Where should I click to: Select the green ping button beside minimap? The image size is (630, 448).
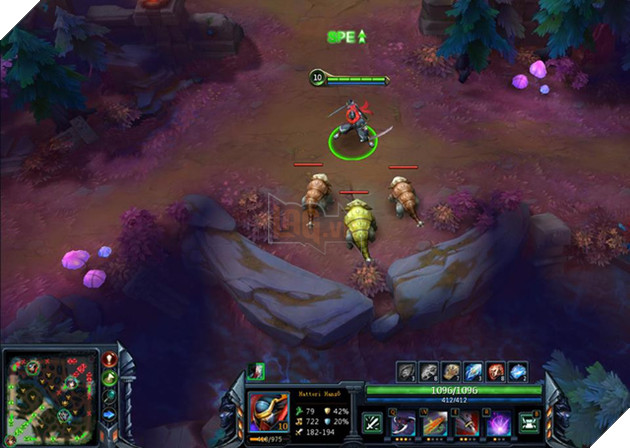click(110, 377)
